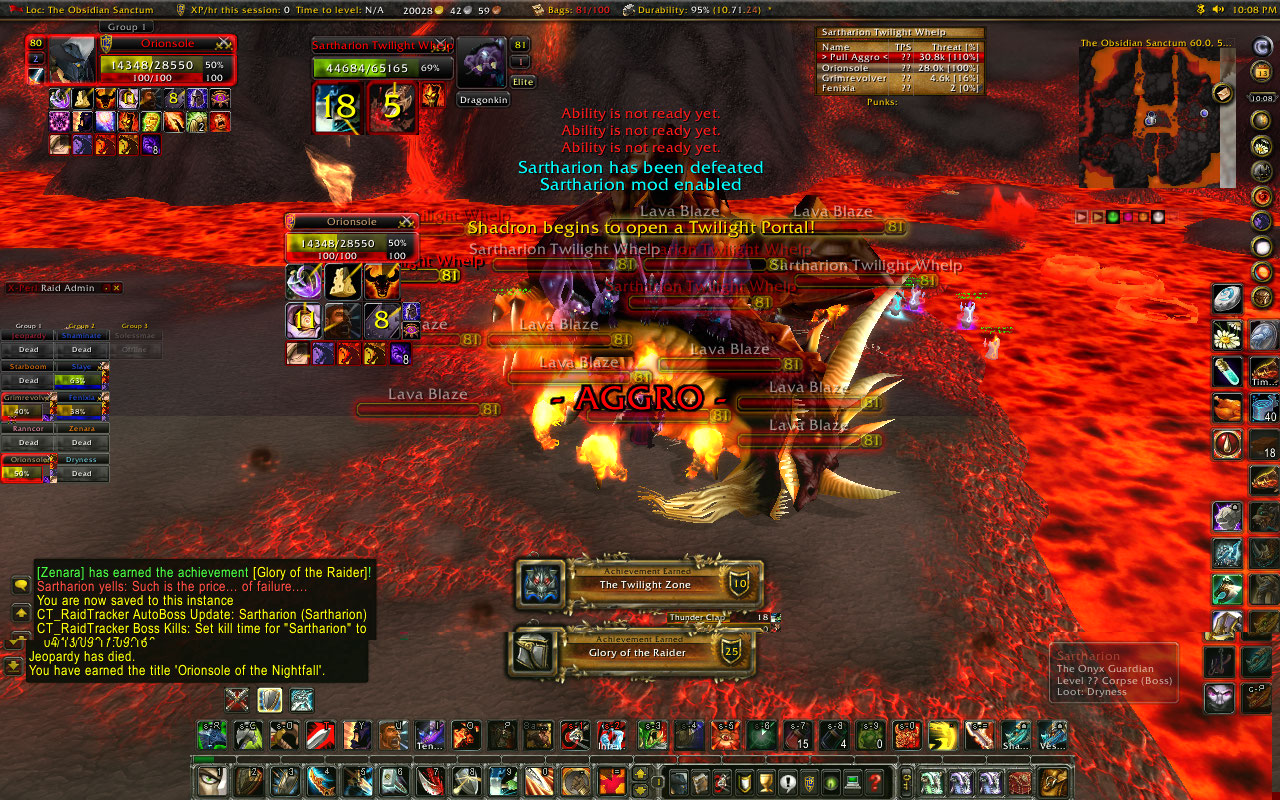
Task: Click Orionsole's player portrait
Action: tap(72, 60)
